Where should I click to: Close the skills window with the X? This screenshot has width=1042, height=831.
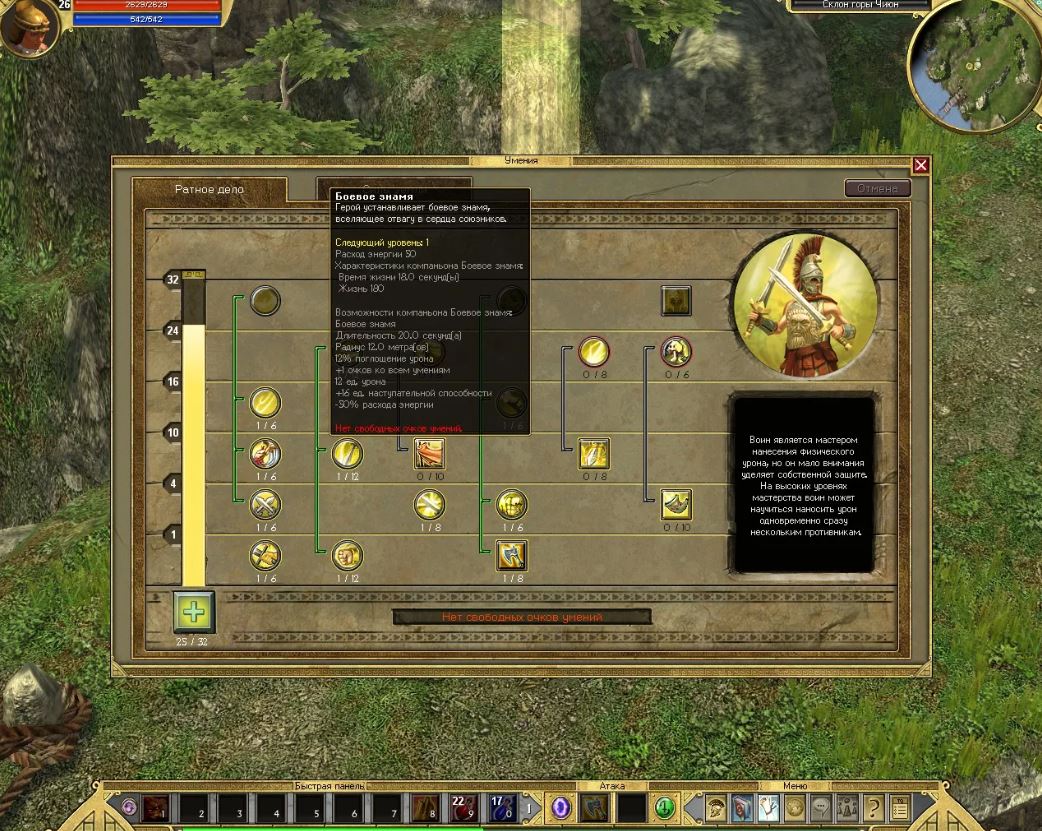point(921,166)
